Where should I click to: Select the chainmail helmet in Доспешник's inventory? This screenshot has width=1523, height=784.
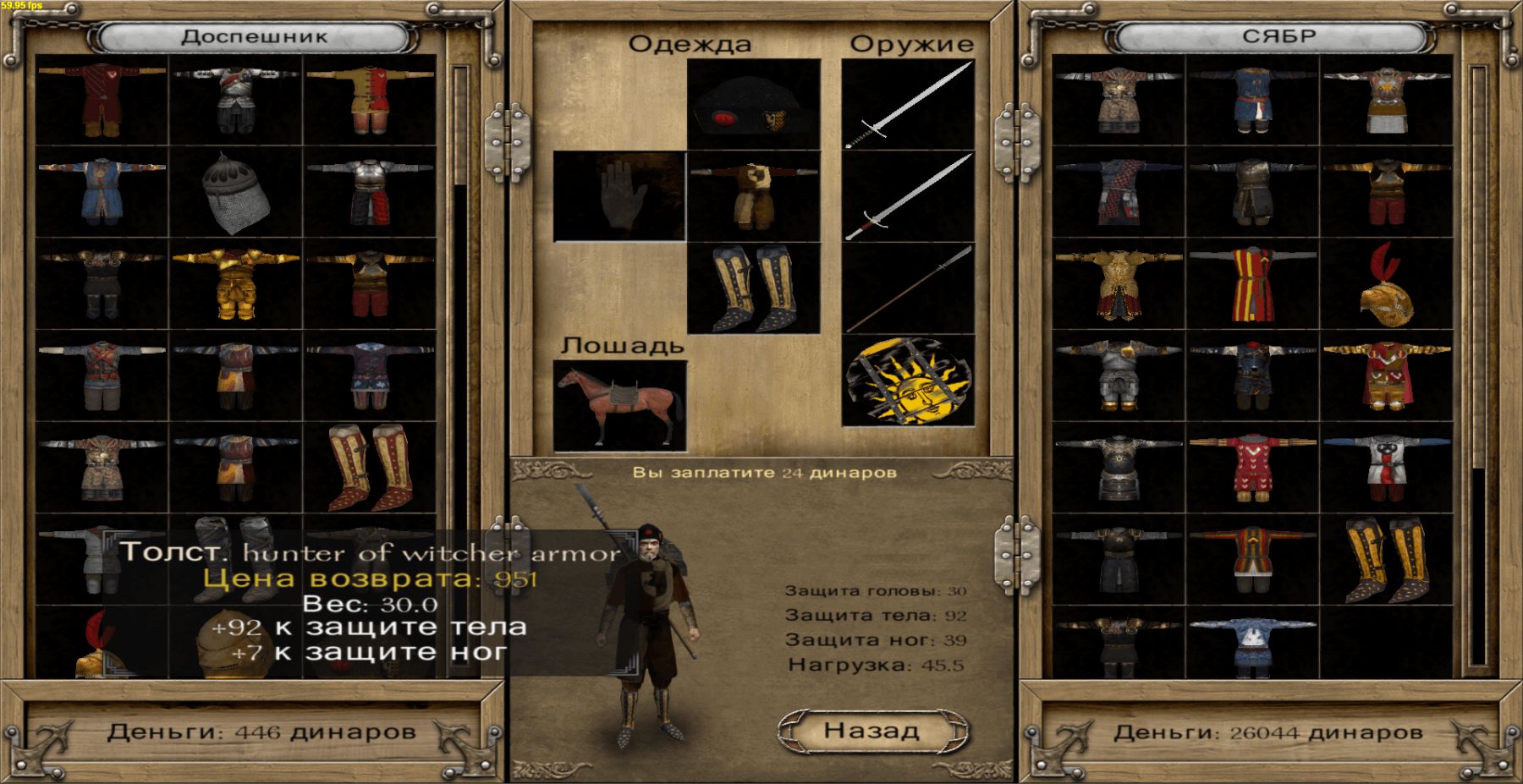click(235, 194)
